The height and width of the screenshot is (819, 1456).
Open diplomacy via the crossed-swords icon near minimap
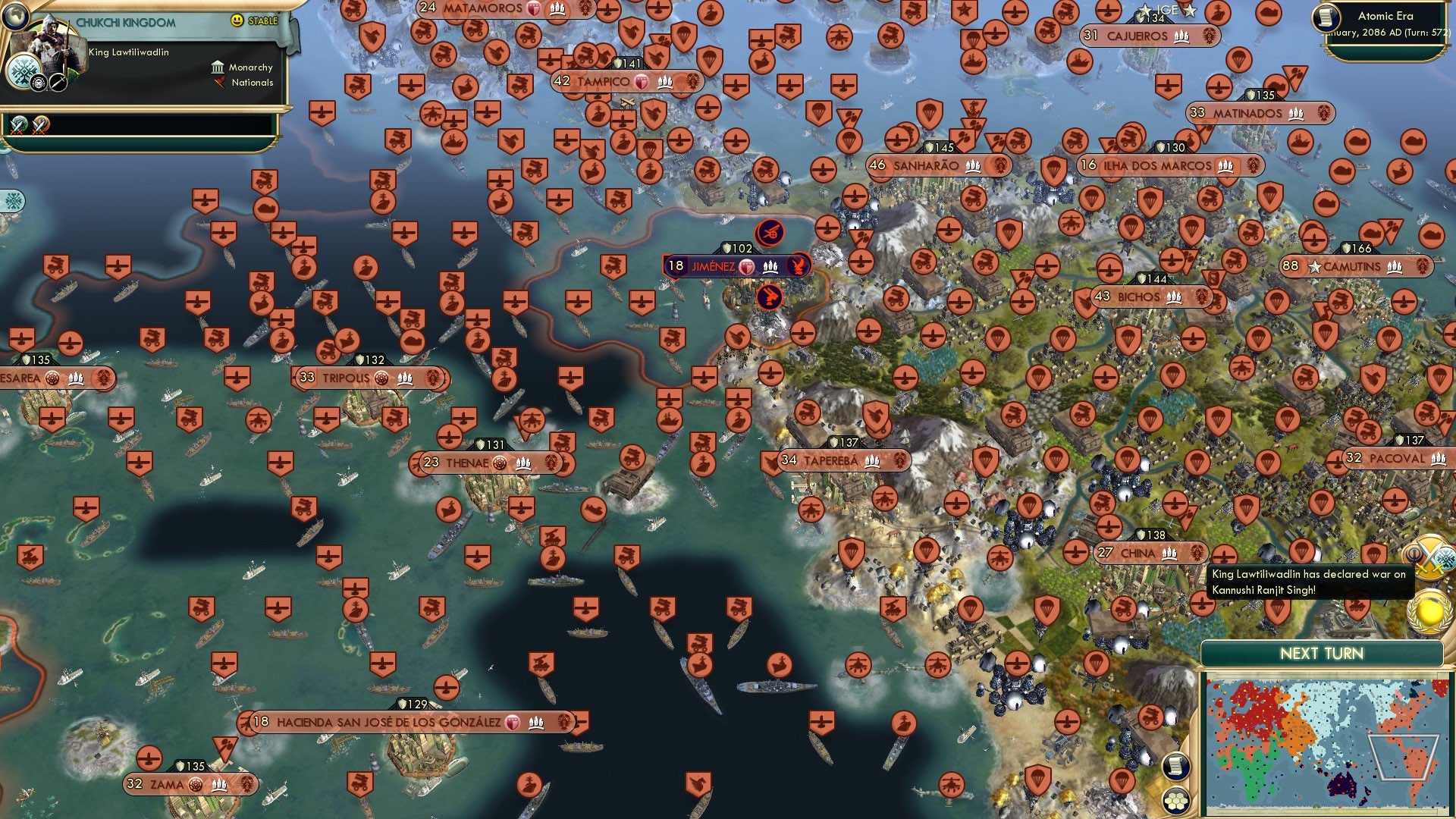1431,558
